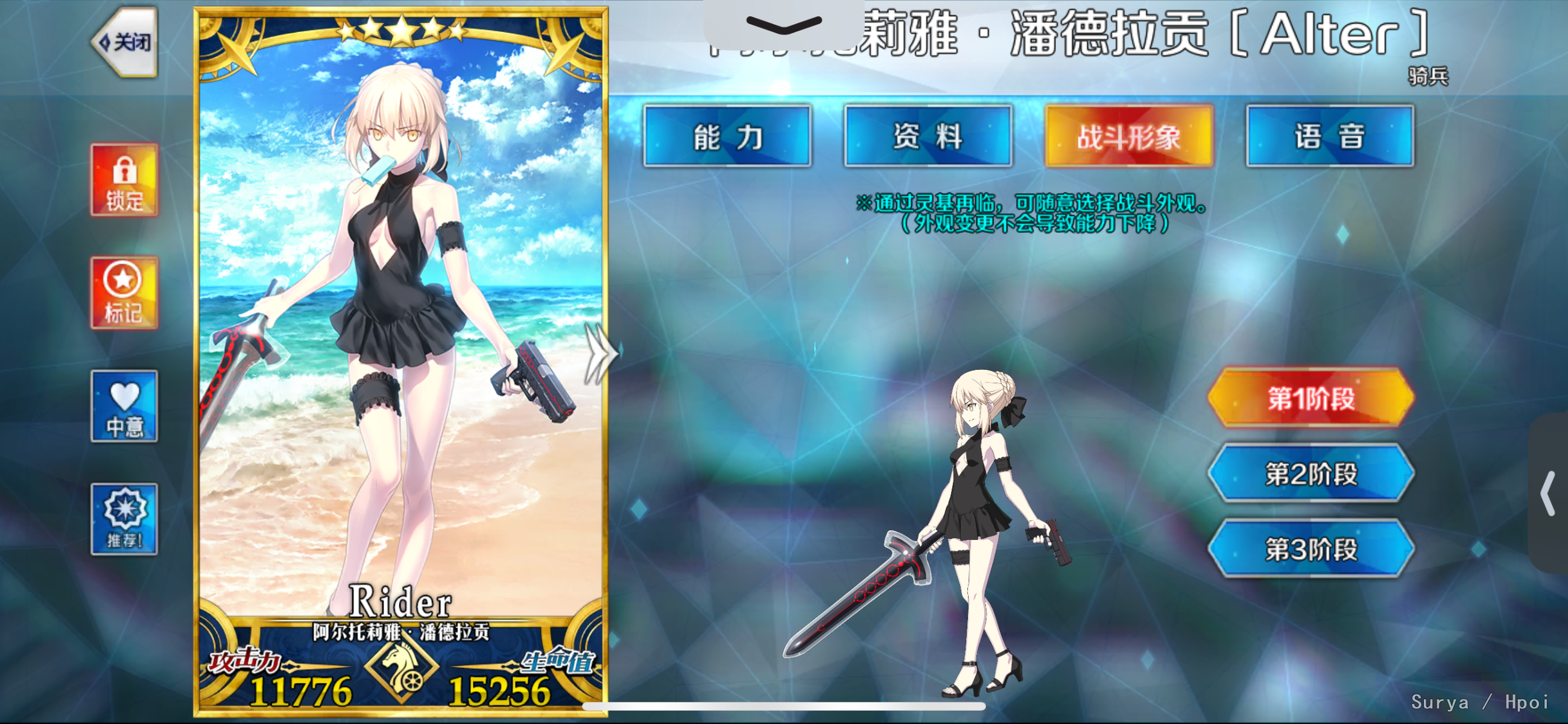Close the servant detail screen
Viewport: 1568px width, 724px height.
(x=126, y=42)
